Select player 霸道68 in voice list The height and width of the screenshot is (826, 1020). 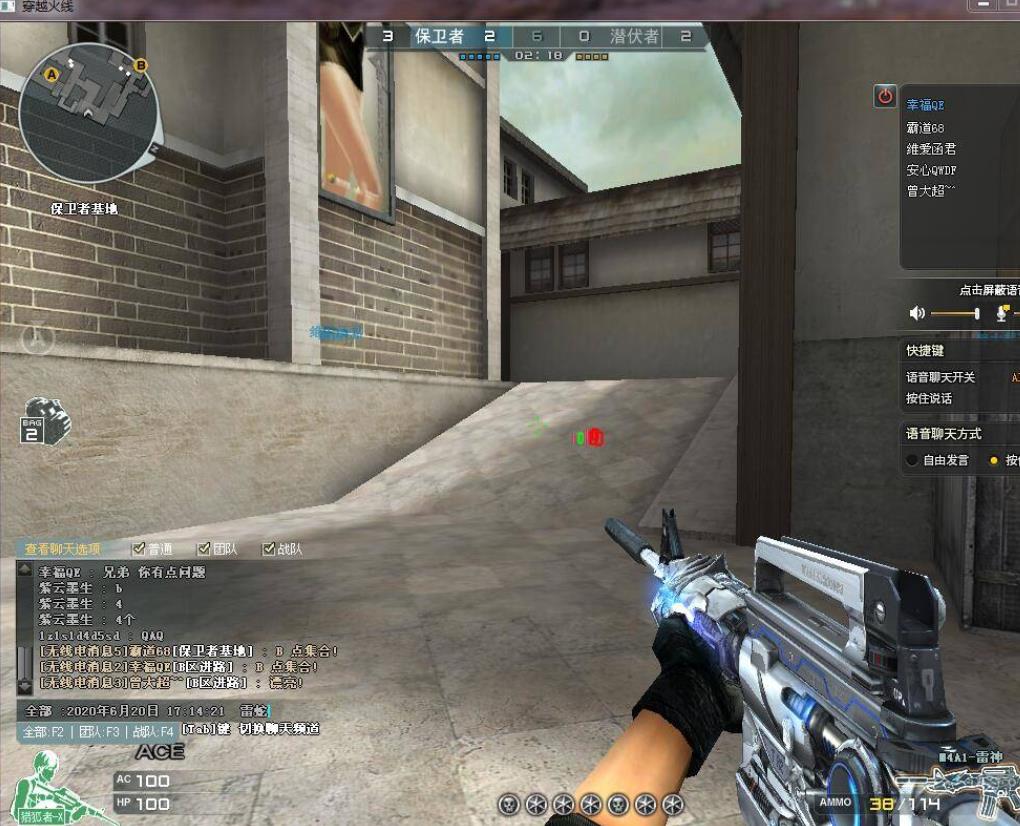click(925, 128)
